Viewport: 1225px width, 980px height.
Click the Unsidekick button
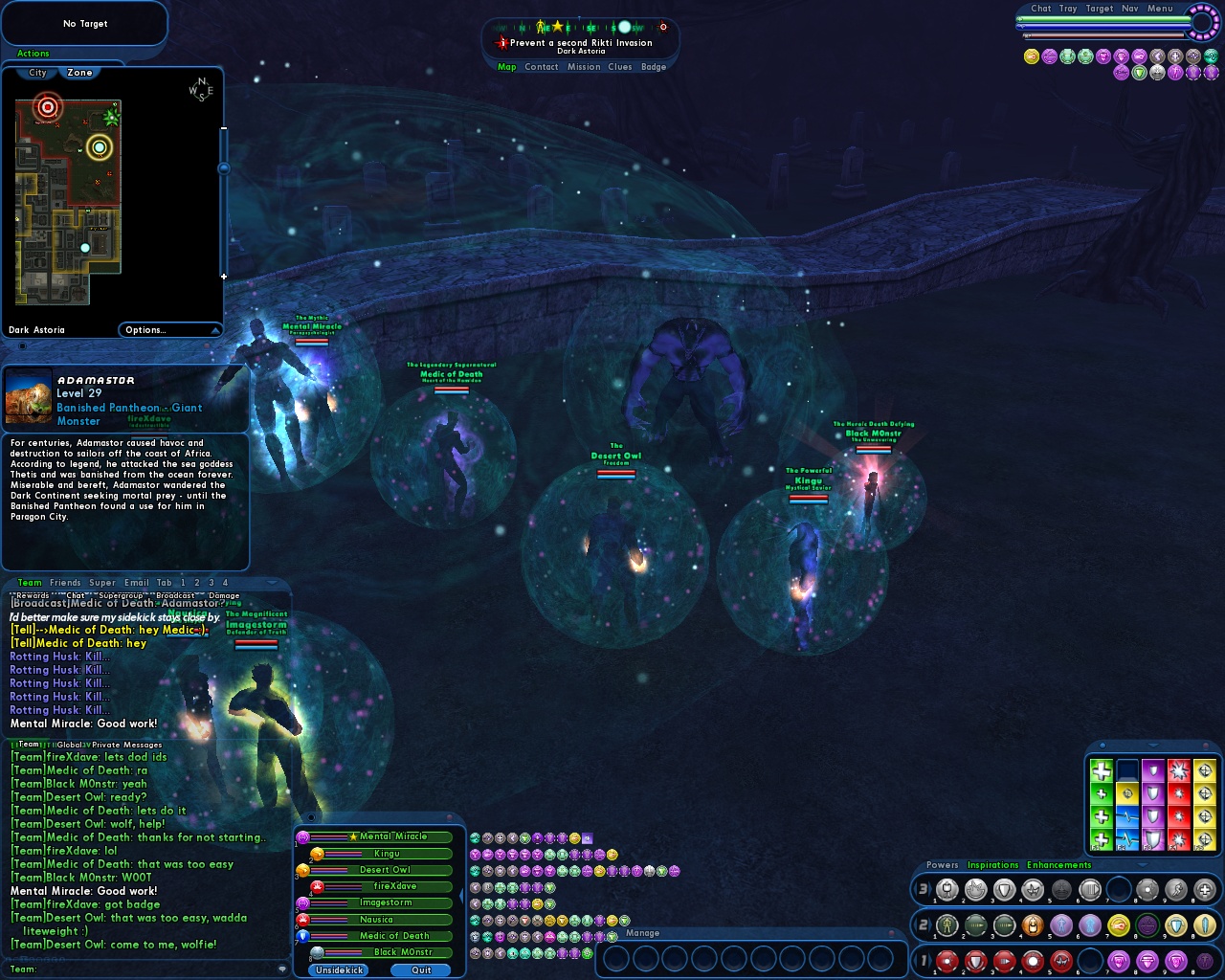tap(340, 970)
